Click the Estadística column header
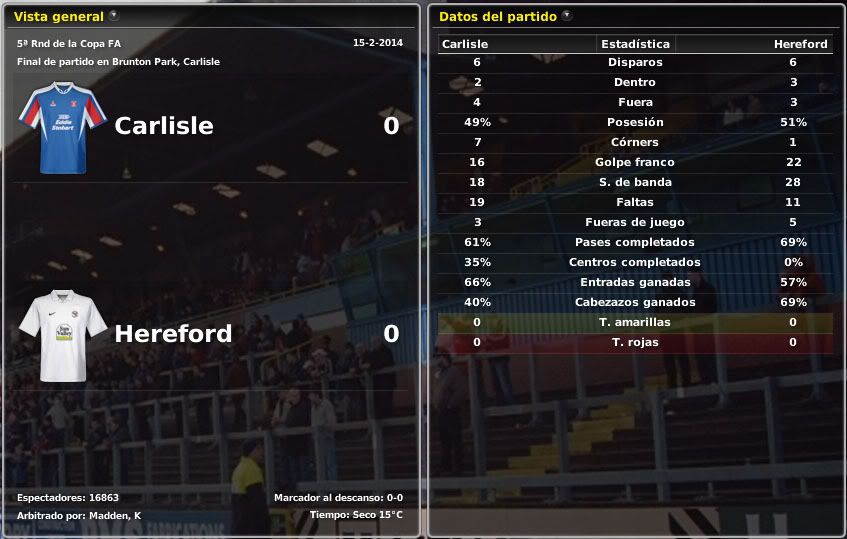The width and height of the screenshot is (847, 539). tap(635, 44)
